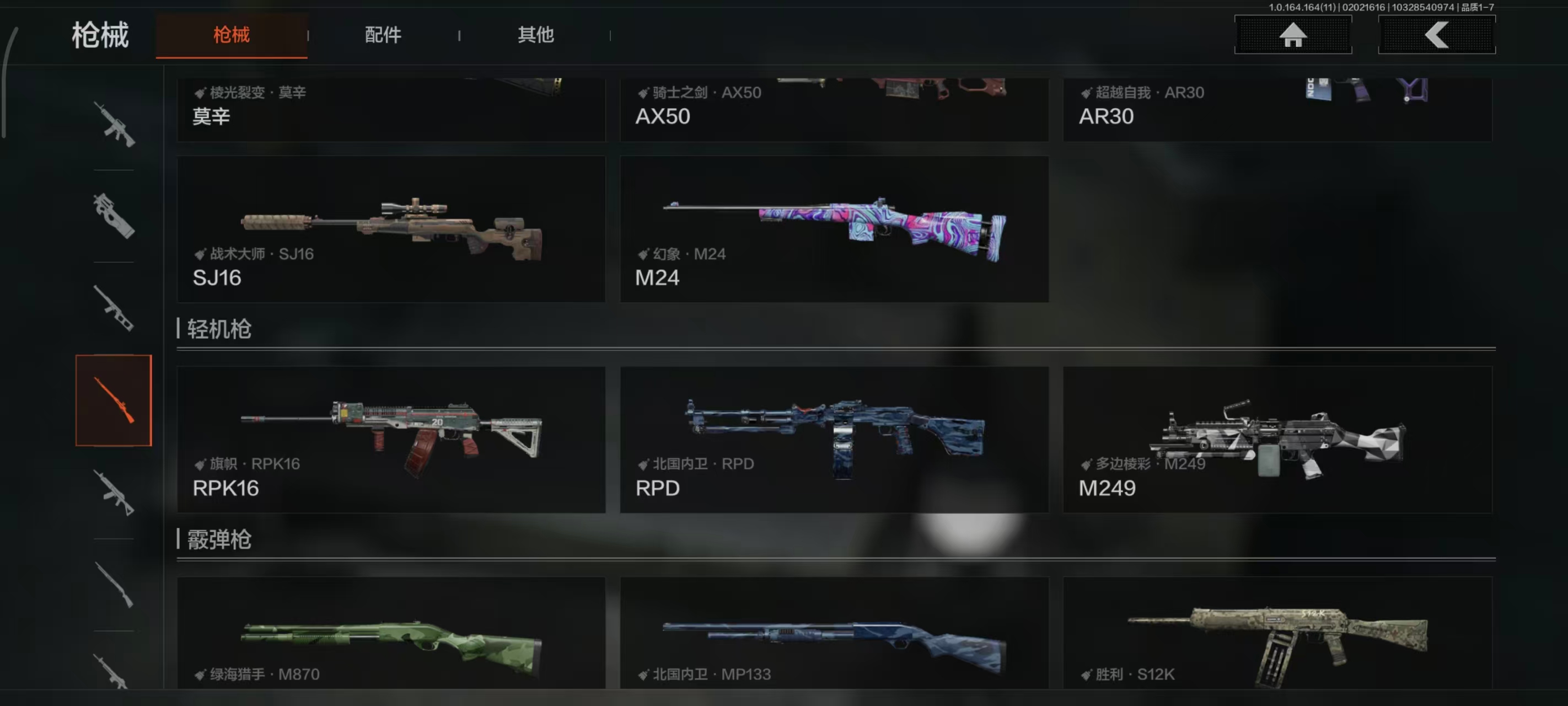Select the highlighted sniper rifle category icon

[115, 402]
